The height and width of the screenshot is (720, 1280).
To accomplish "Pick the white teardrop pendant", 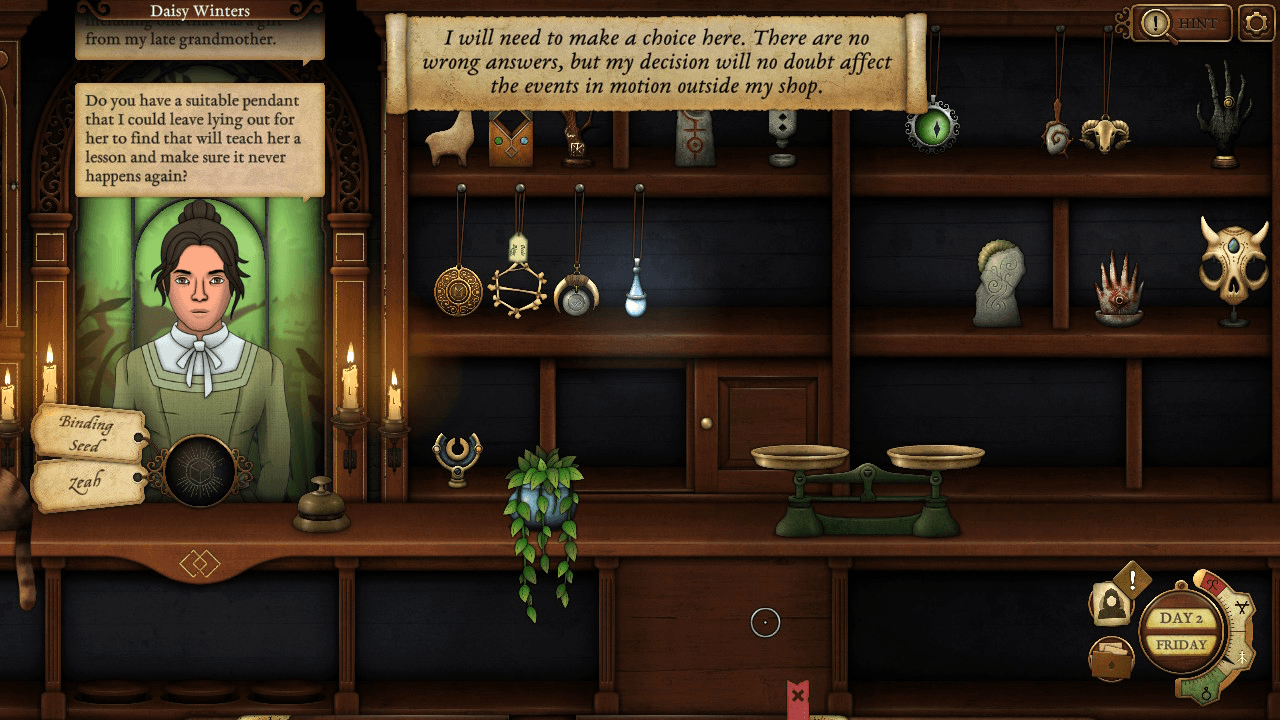I will click(636, 297).
